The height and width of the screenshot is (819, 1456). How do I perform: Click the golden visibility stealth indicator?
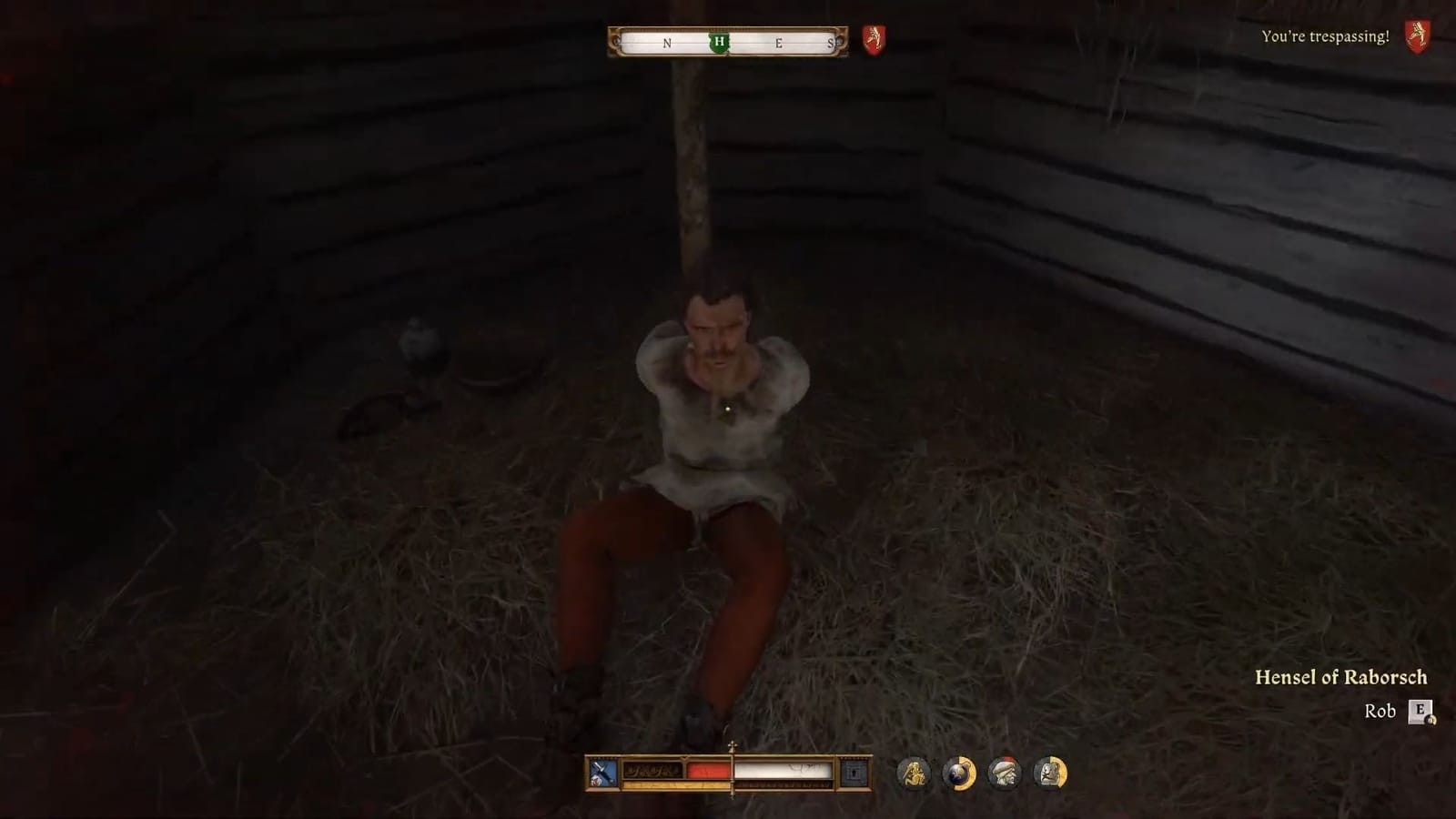916,775
